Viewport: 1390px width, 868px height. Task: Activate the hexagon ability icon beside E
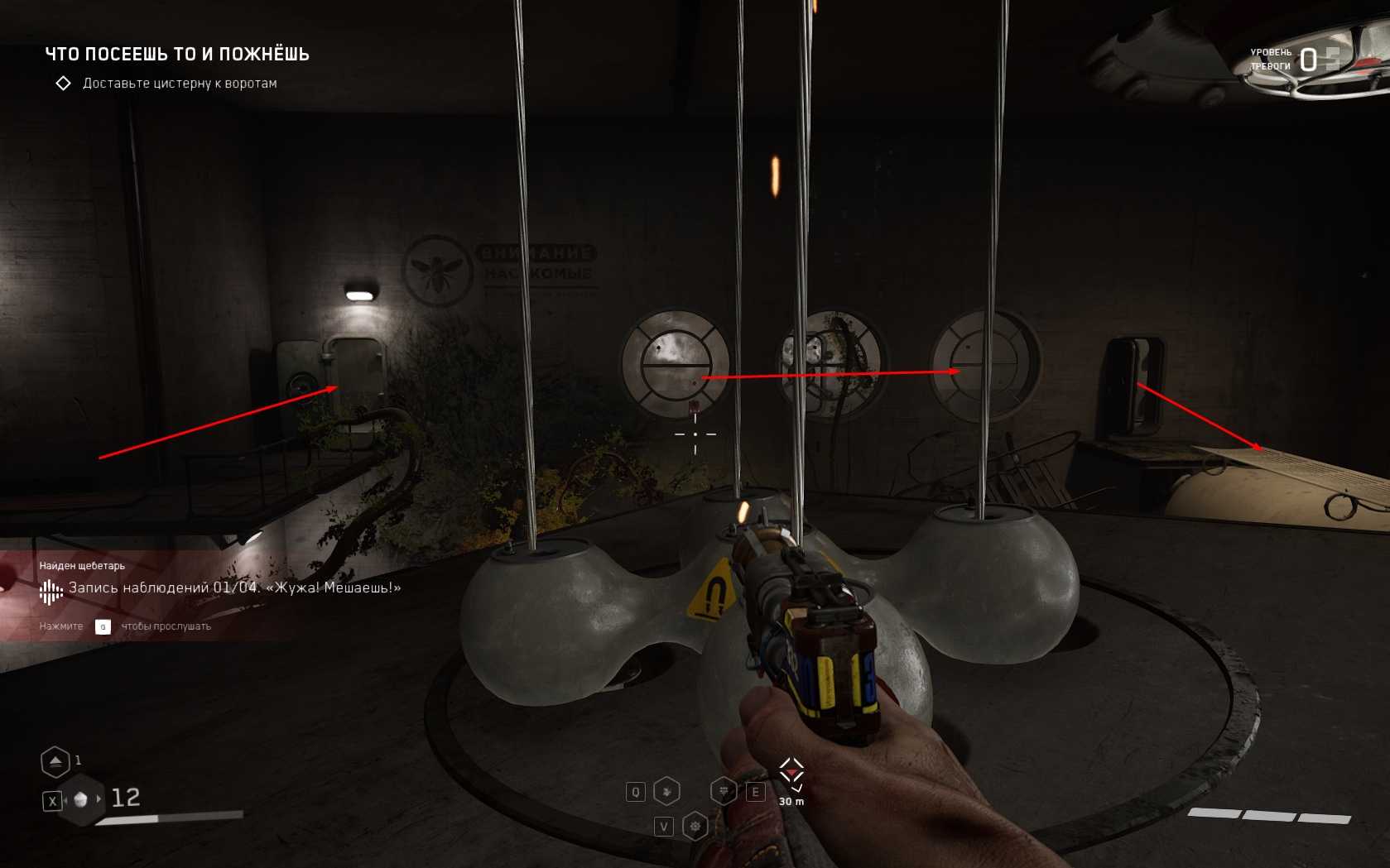point(724,792)
